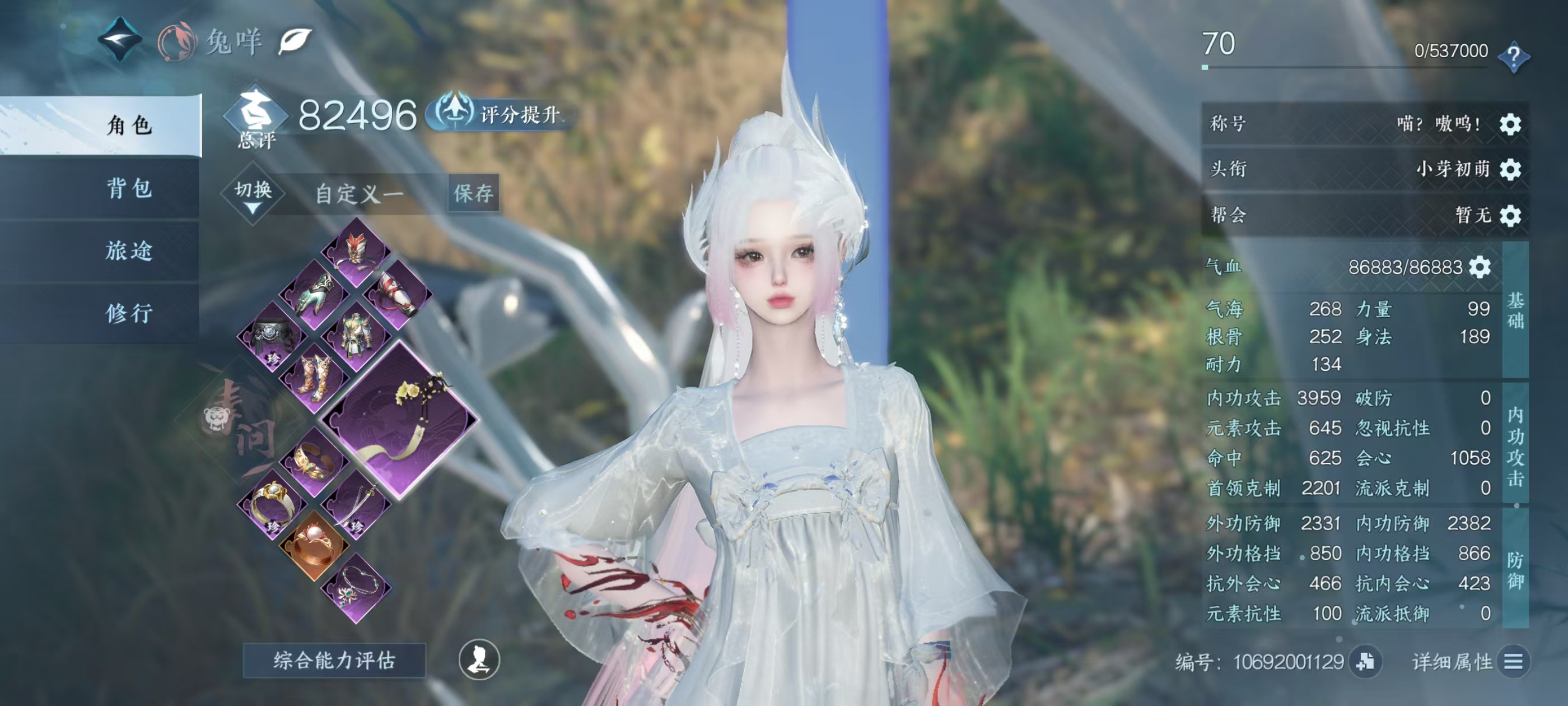Open the 帮会 settings gear
The image size is (1568, 706).
tap(1510, 216)
